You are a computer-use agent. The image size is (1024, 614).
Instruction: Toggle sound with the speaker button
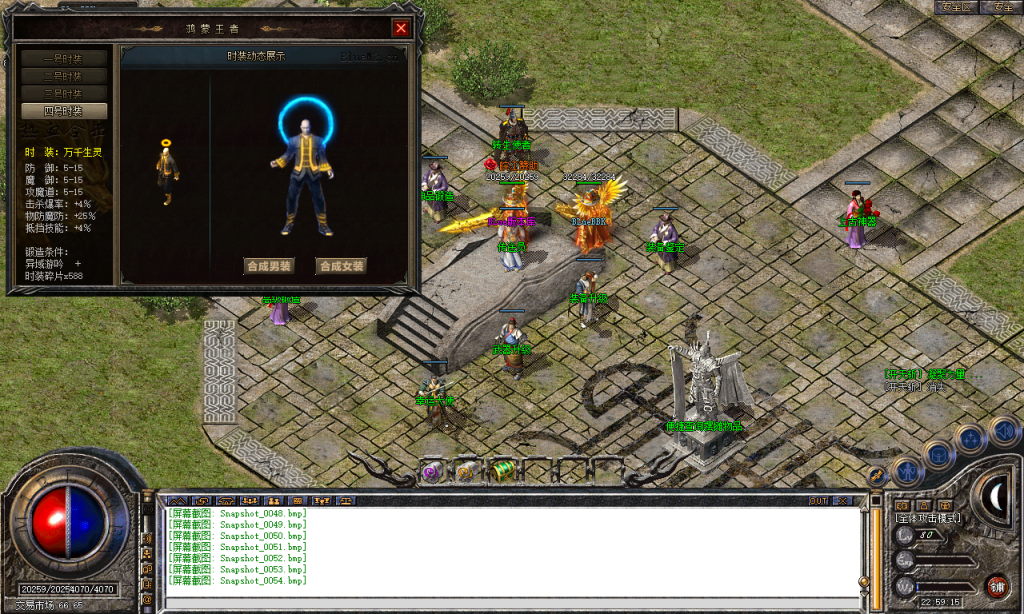1003,430
